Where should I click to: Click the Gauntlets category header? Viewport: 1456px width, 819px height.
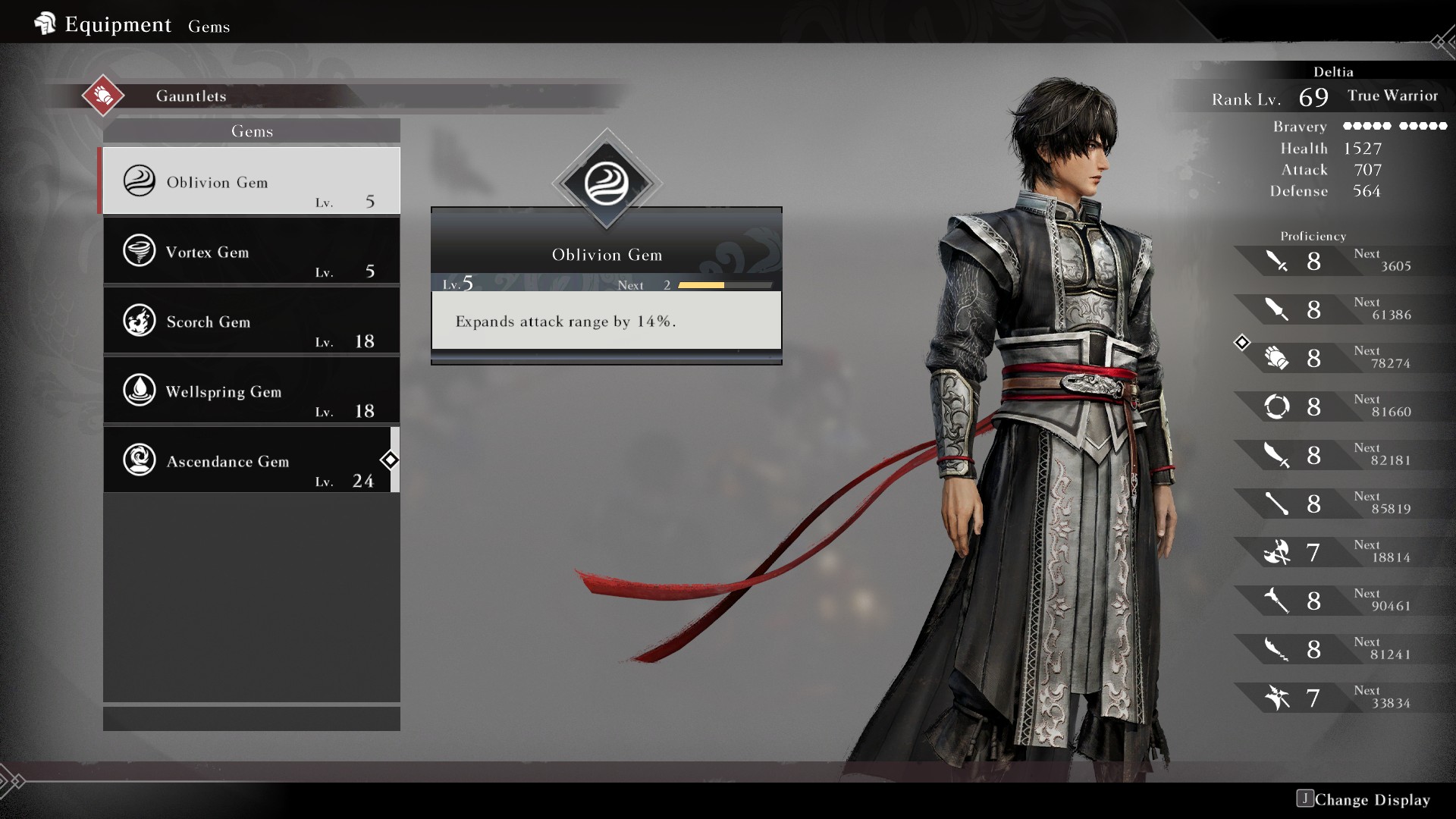(191, 96)
